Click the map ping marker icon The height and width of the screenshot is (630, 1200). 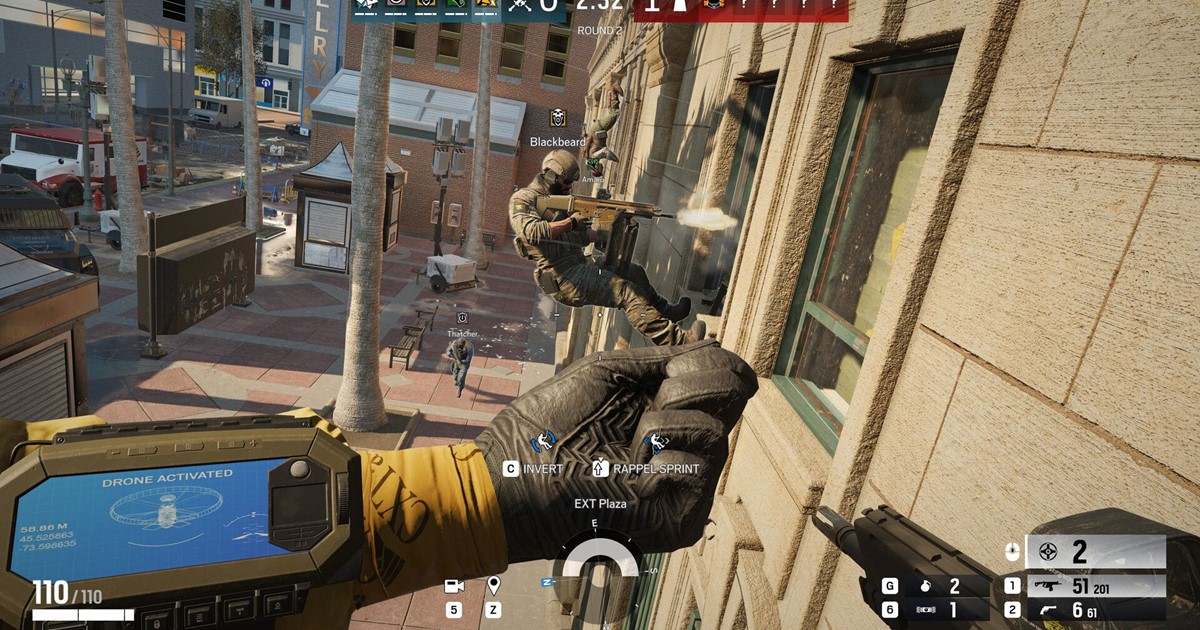pos(493,586)
